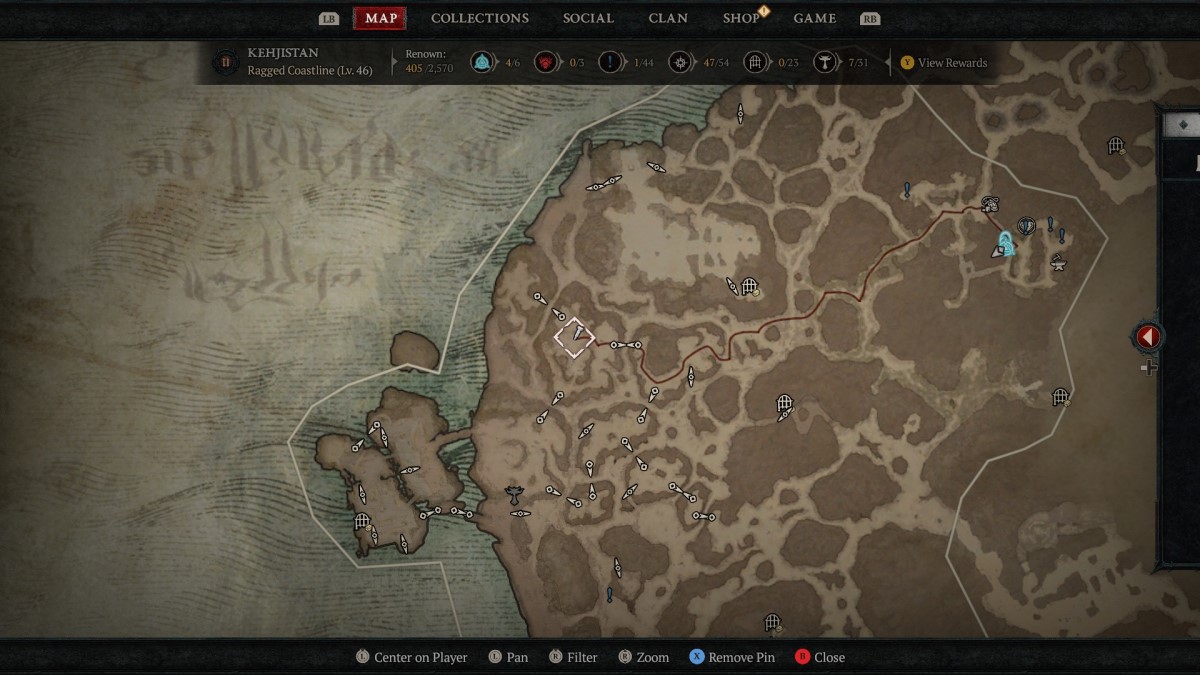Go to the Clan tab
The width and height of the screenshot is (1200, 675).
[668, 18]
